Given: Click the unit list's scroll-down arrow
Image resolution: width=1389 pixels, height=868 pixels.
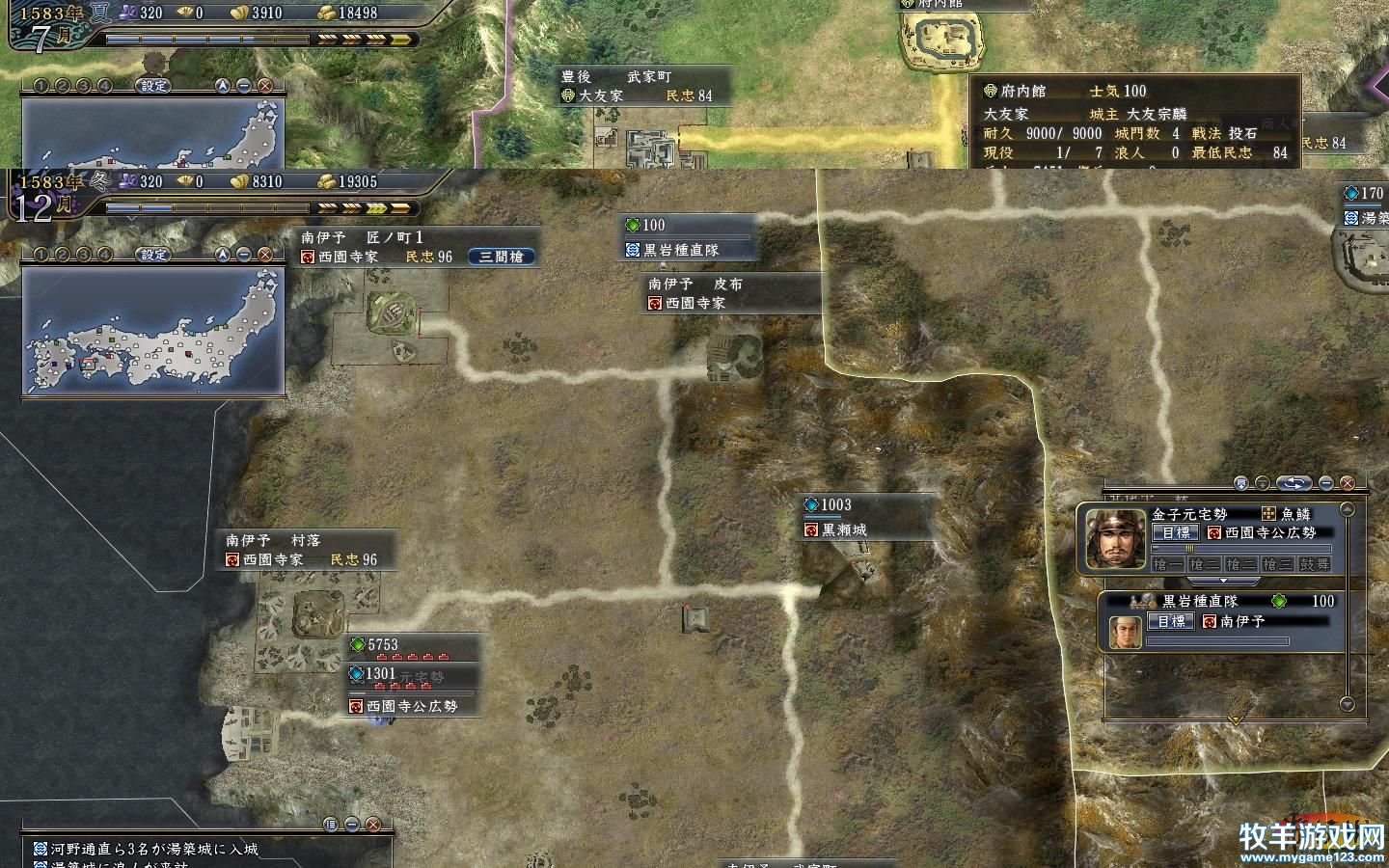Looking at the screenshot, I should pos(1348,704).
